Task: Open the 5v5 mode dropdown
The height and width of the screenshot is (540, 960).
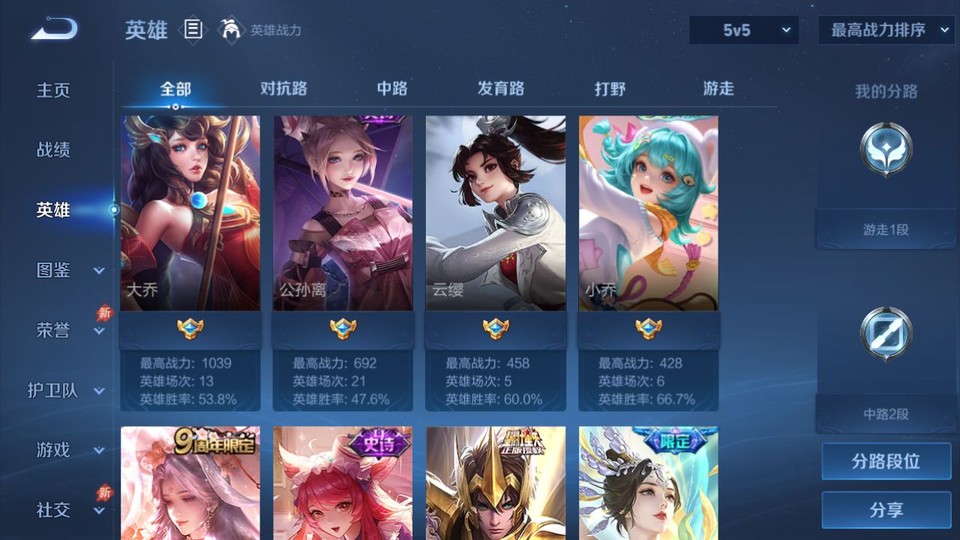Action: [743, 30]
